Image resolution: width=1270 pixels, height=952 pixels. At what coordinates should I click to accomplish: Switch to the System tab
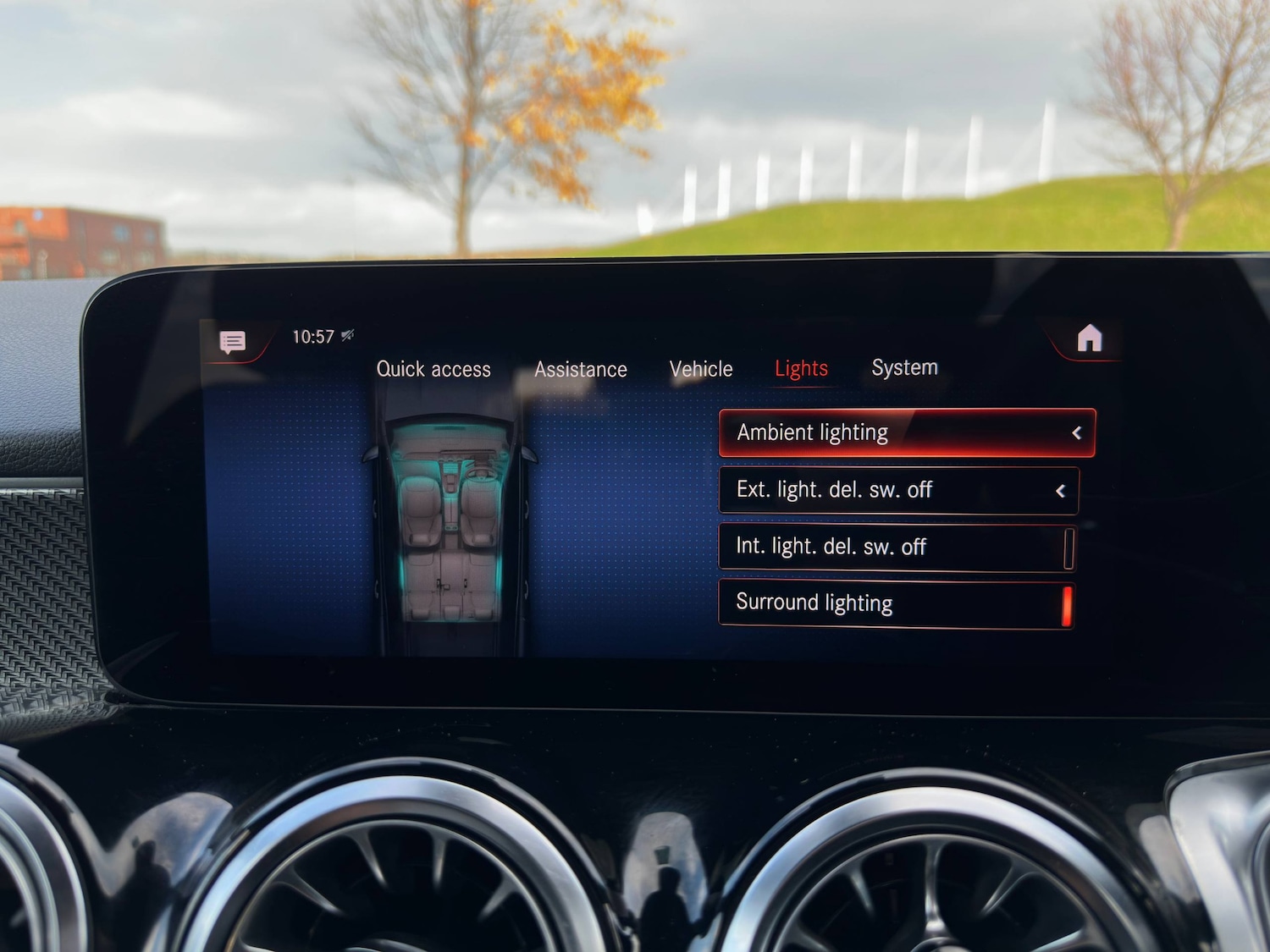tap(904, 368)
